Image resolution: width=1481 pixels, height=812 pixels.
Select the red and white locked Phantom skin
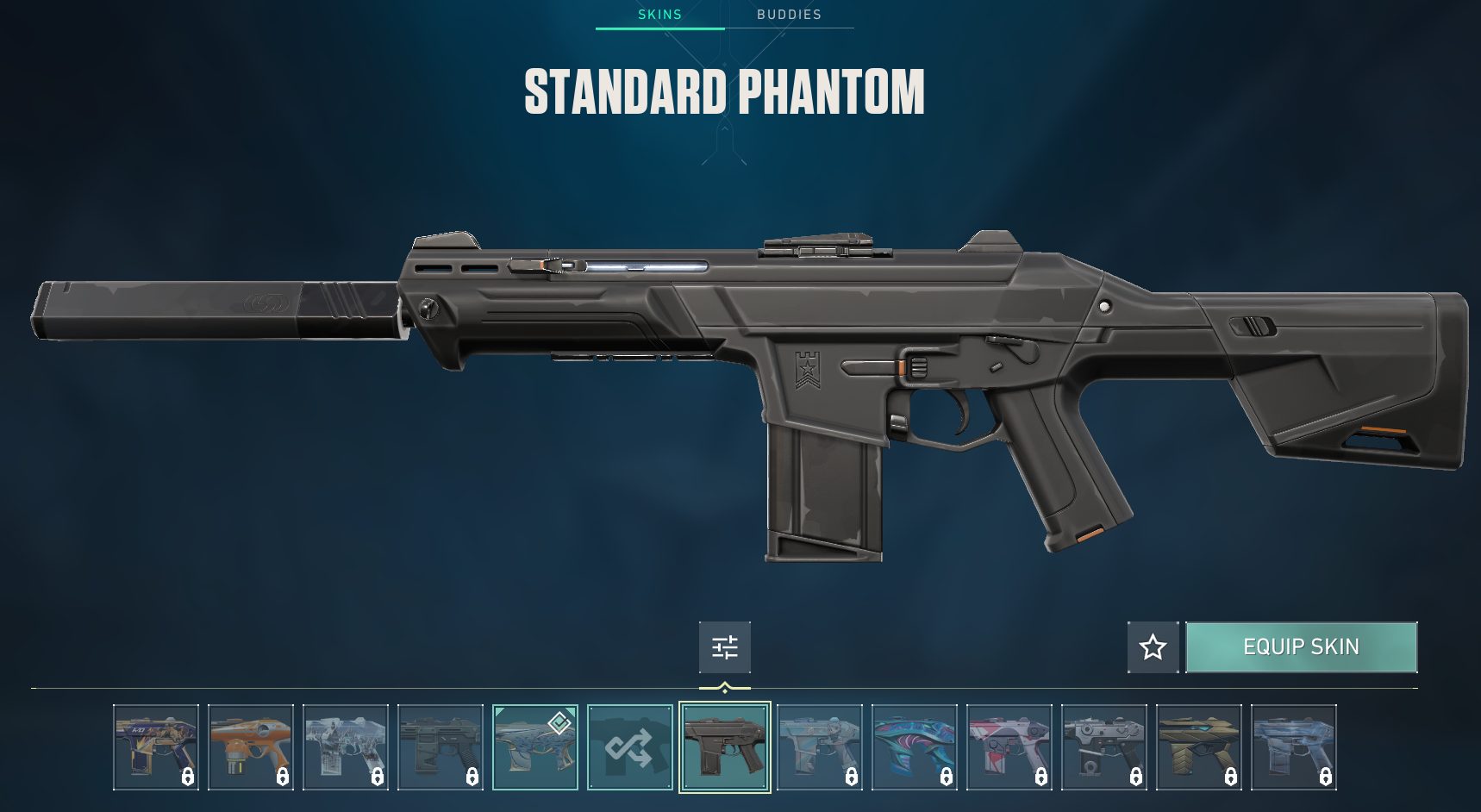[1009, 747]
